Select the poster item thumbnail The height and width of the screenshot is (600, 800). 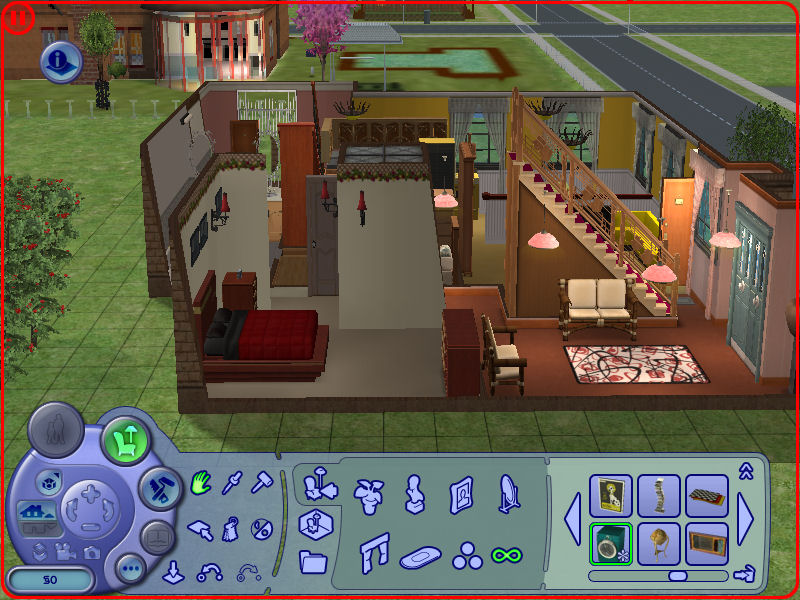[610, 495]
